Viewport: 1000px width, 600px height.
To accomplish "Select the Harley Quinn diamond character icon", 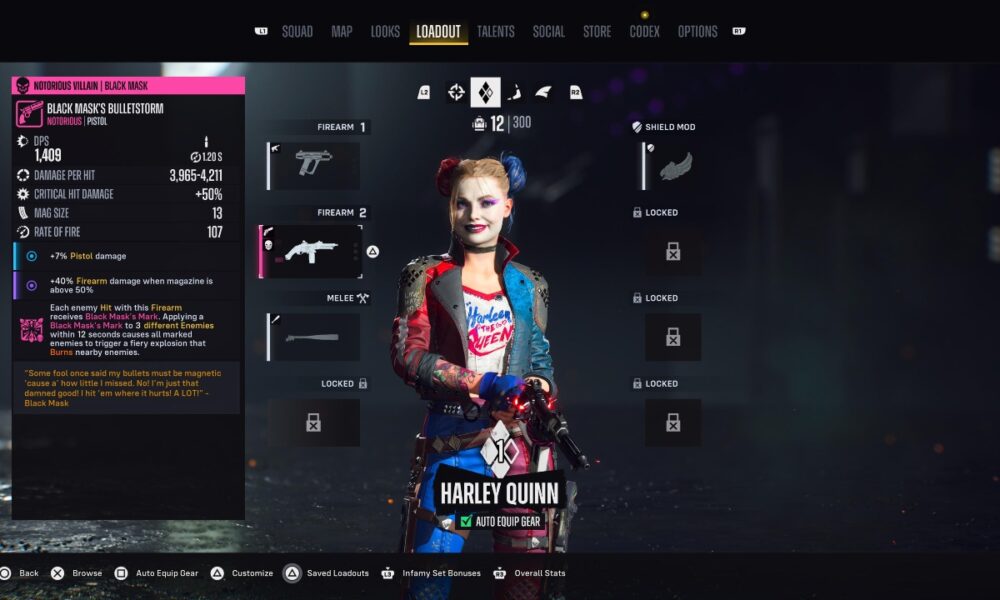I will pyautogui.click(x=485, y=92).
